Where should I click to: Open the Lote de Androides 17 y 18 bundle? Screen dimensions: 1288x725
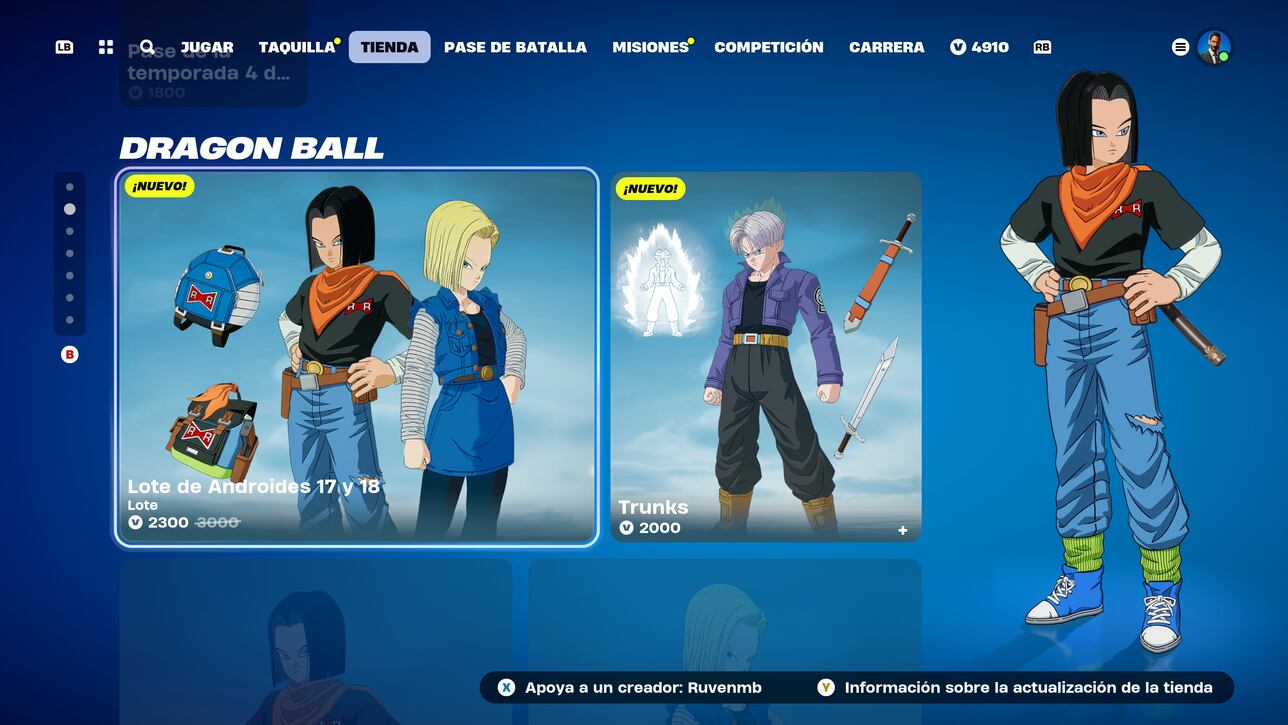pyautogui.click(x=355, y=355)
